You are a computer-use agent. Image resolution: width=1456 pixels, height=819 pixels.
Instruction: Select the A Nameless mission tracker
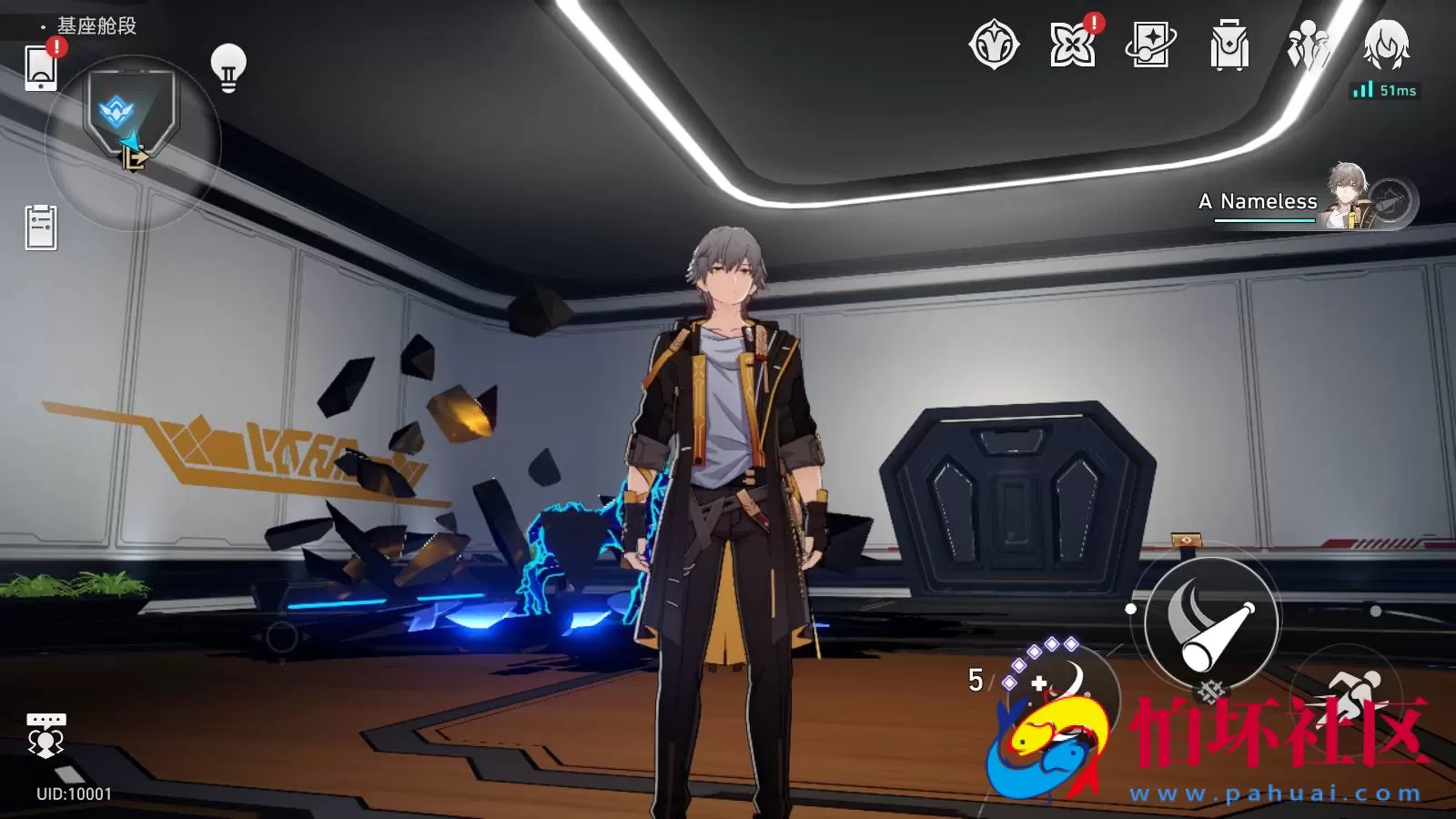point(1258,201)
